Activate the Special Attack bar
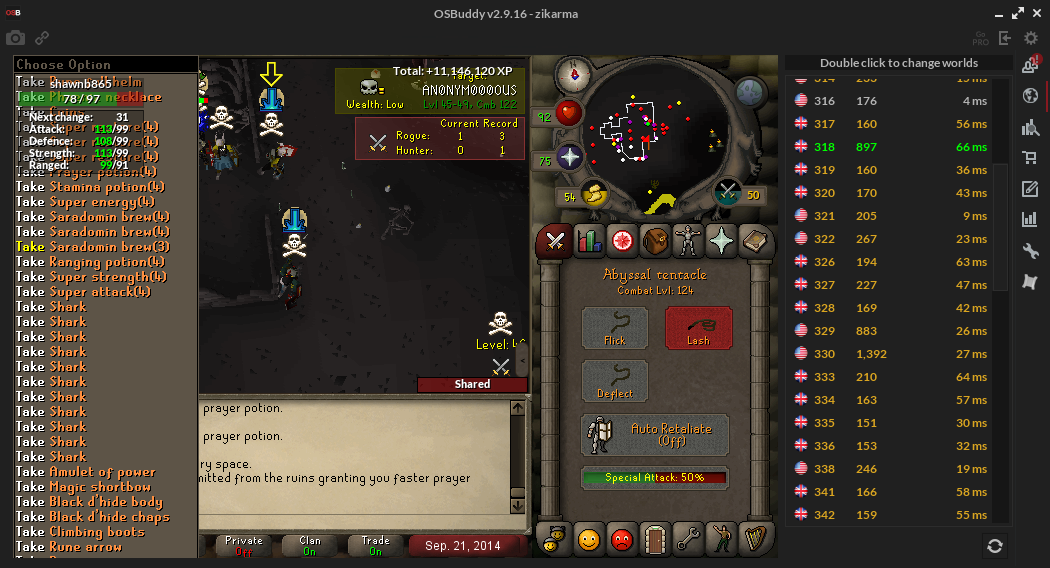 click(x=655, y=478)
